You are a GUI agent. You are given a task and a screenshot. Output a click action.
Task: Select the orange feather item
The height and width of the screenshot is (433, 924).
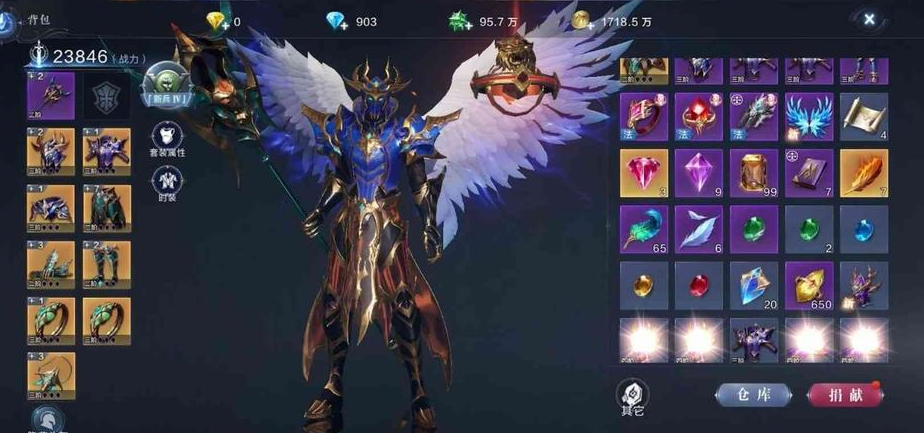tap(863, 173)
